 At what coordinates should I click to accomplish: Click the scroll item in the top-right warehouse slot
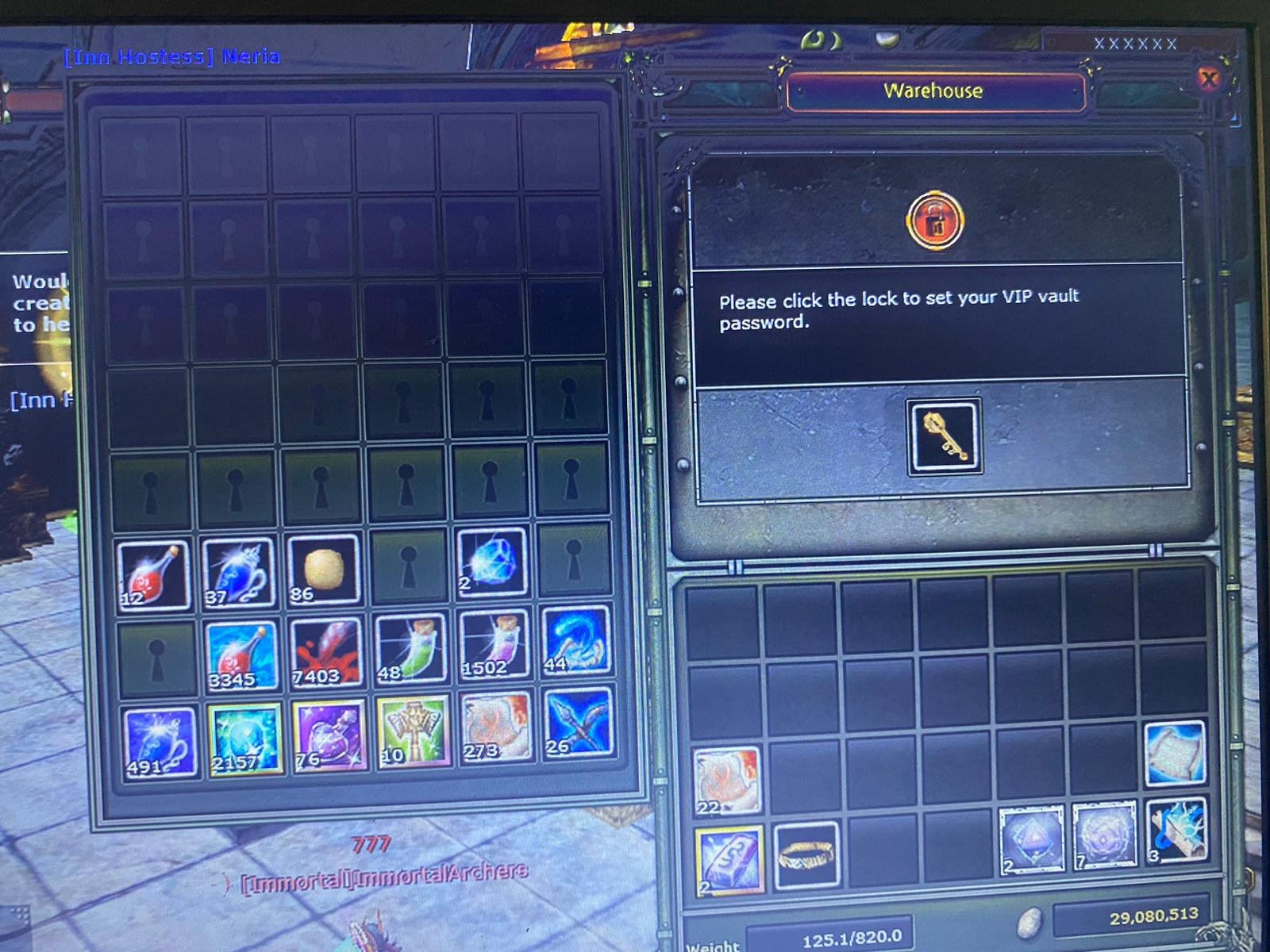click(x=1176, y=755)
